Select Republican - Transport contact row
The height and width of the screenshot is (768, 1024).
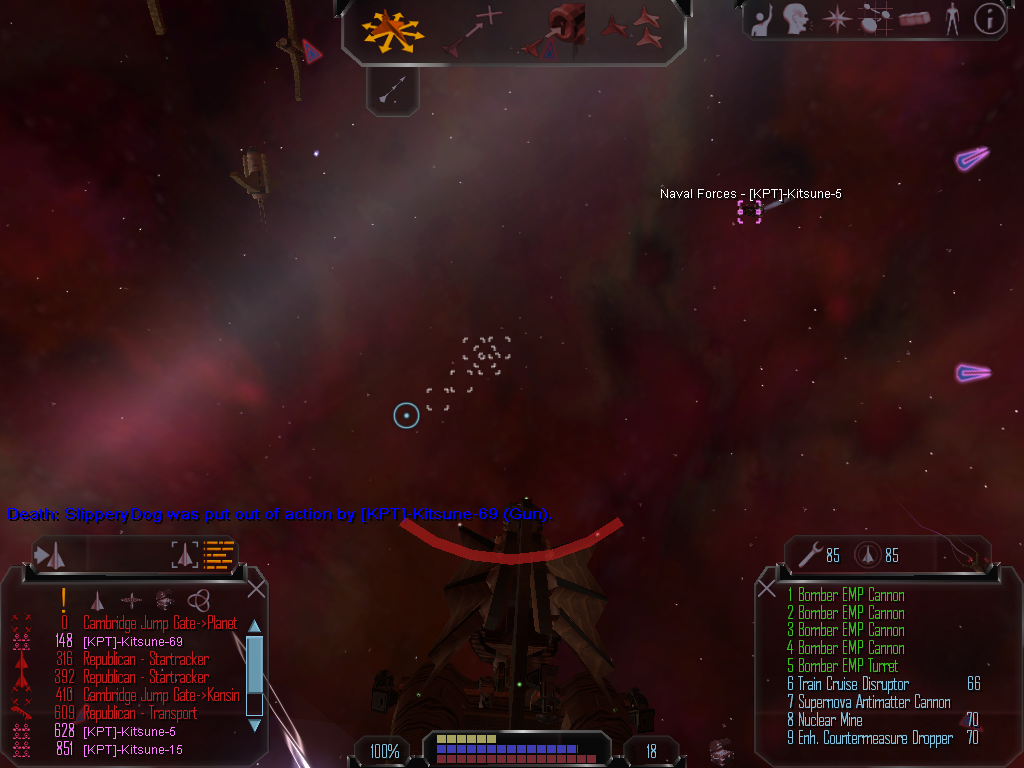coord(139,713)
